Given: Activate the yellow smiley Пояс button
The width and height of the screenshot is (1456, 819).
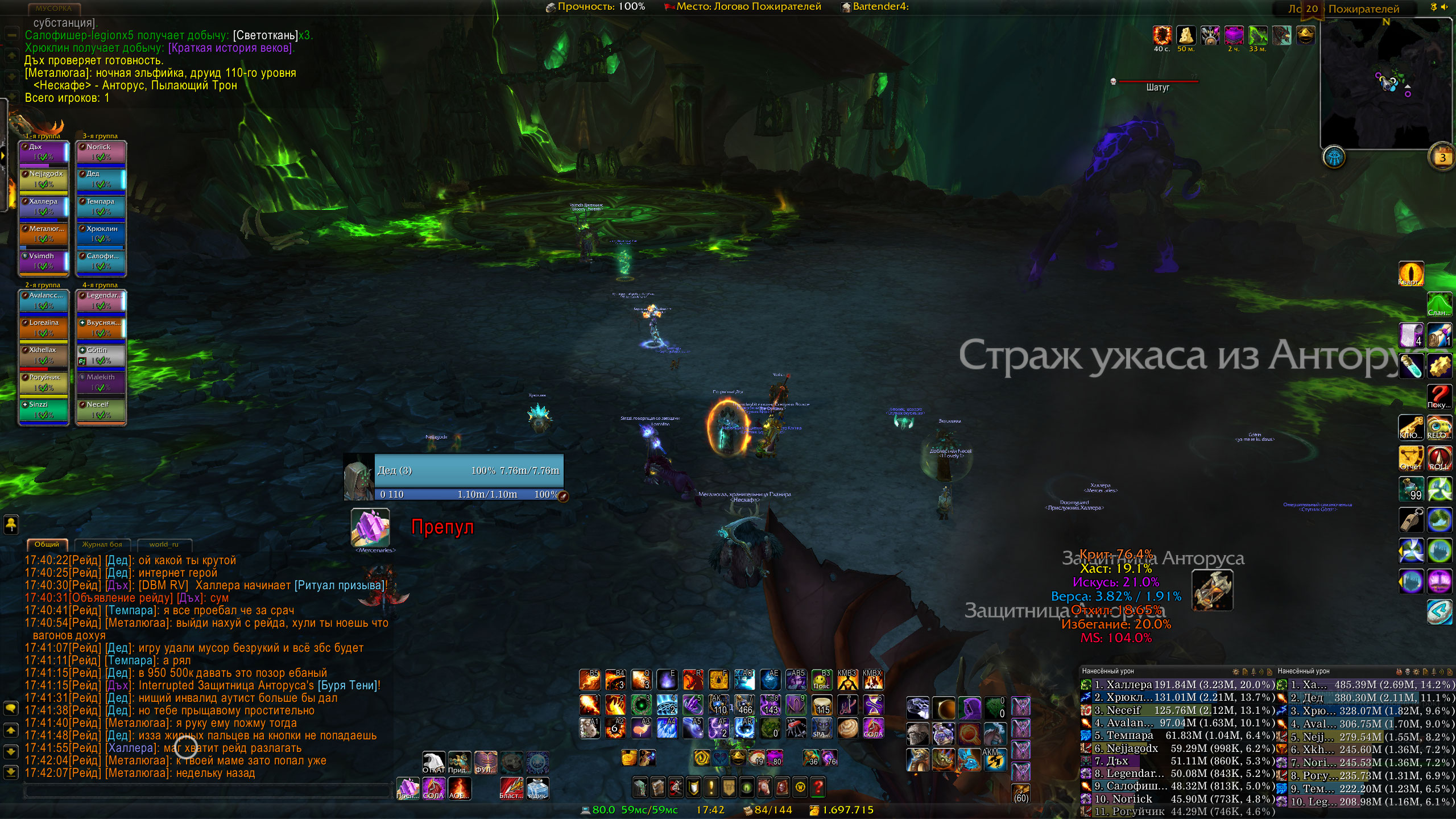Looking at the screenshot, I should [822, 680].
